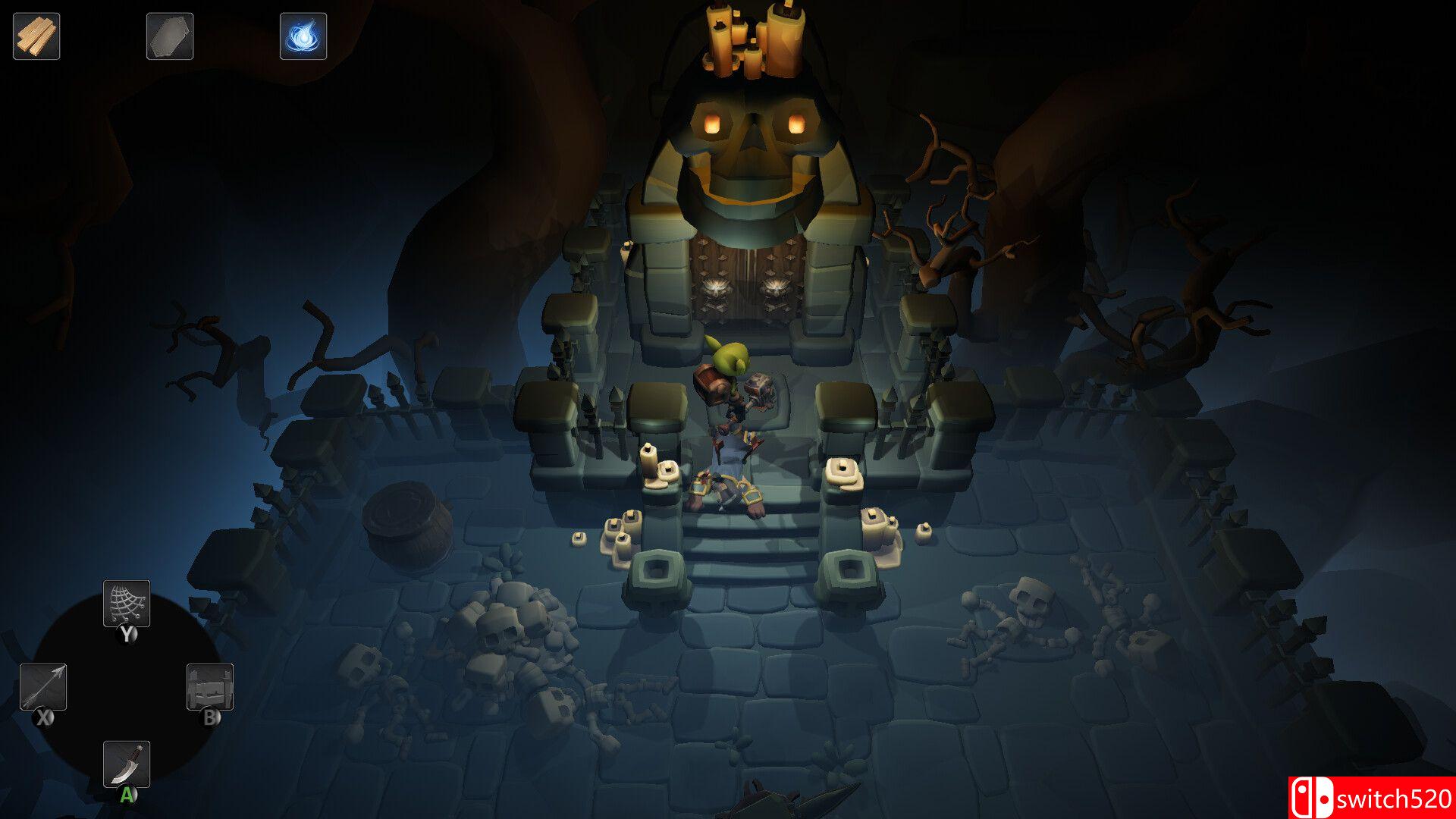Pick the barricade trap ability
Image resolution: width=1456 pixels, height=819 pixels.
(x=210, y=687)
